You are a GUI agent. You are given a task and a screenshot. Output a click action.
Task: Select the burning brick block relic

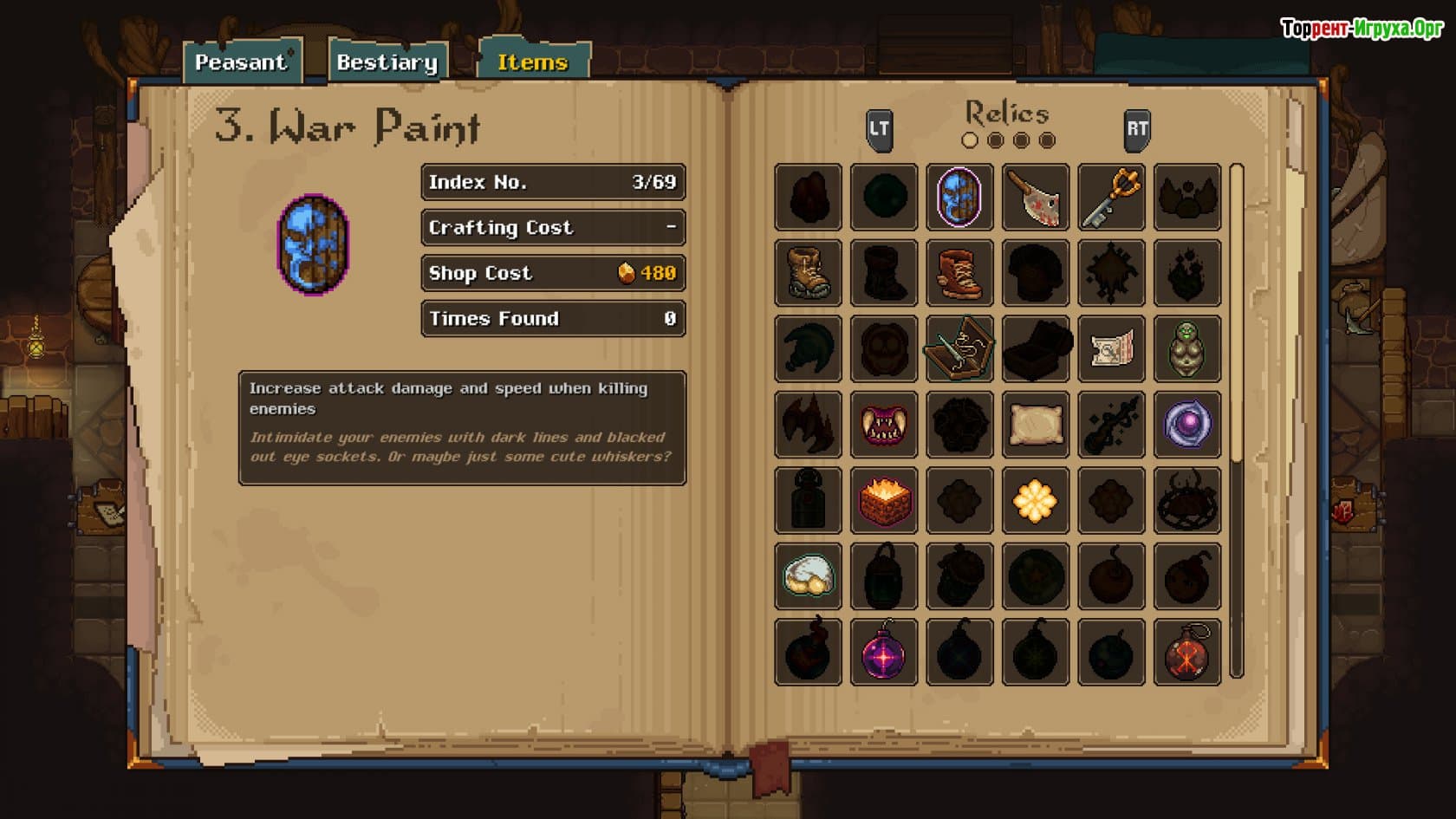(x=884, y=501)
